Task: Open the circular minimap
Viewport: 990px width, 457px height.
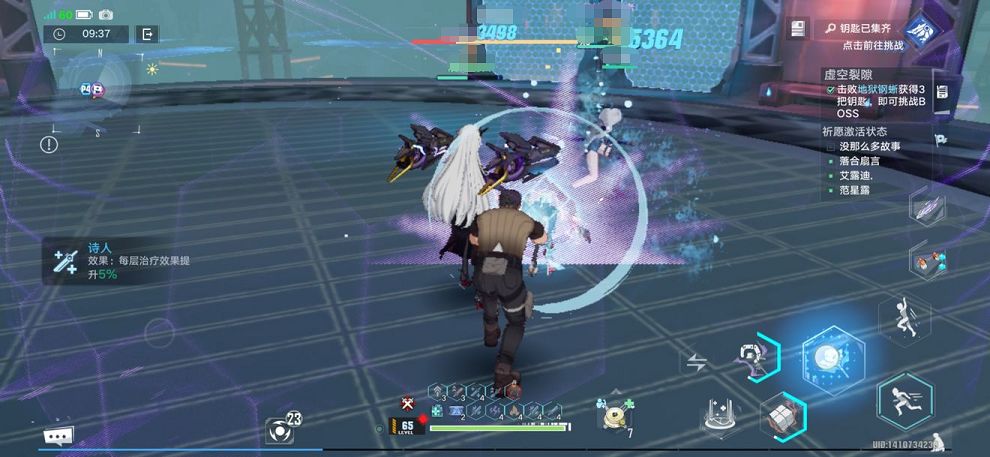Action: pos(95,89)
